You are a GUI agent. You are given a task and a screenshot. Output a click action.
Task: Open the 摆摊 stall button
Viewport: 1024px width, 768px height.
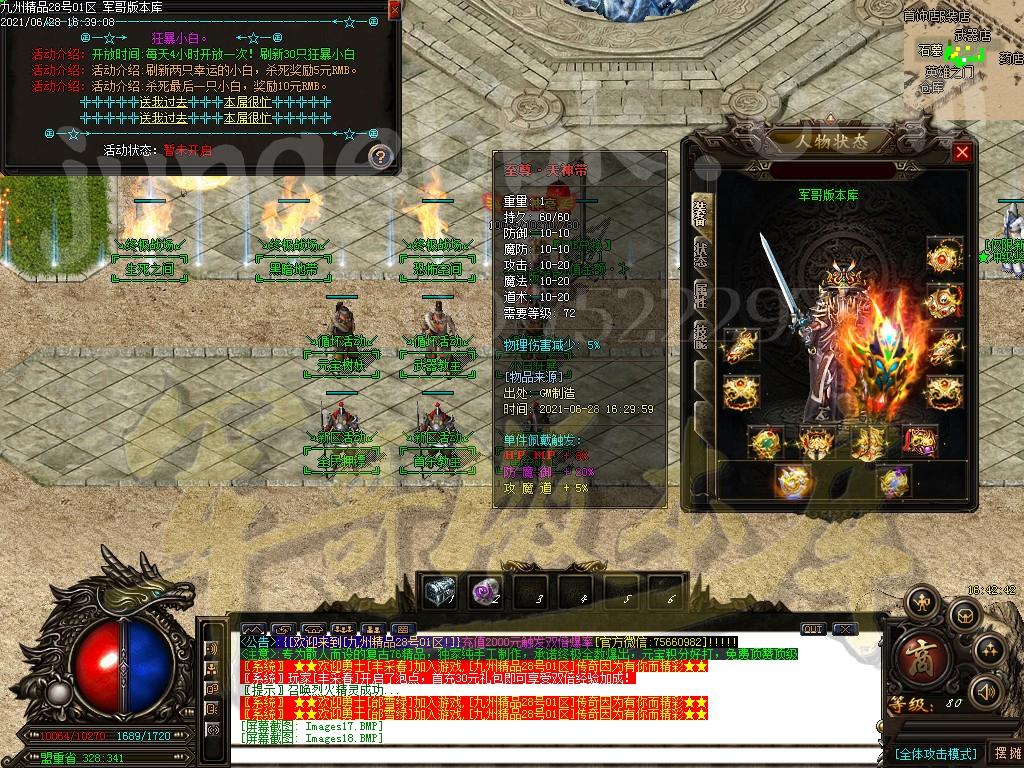coord(1005,753)
